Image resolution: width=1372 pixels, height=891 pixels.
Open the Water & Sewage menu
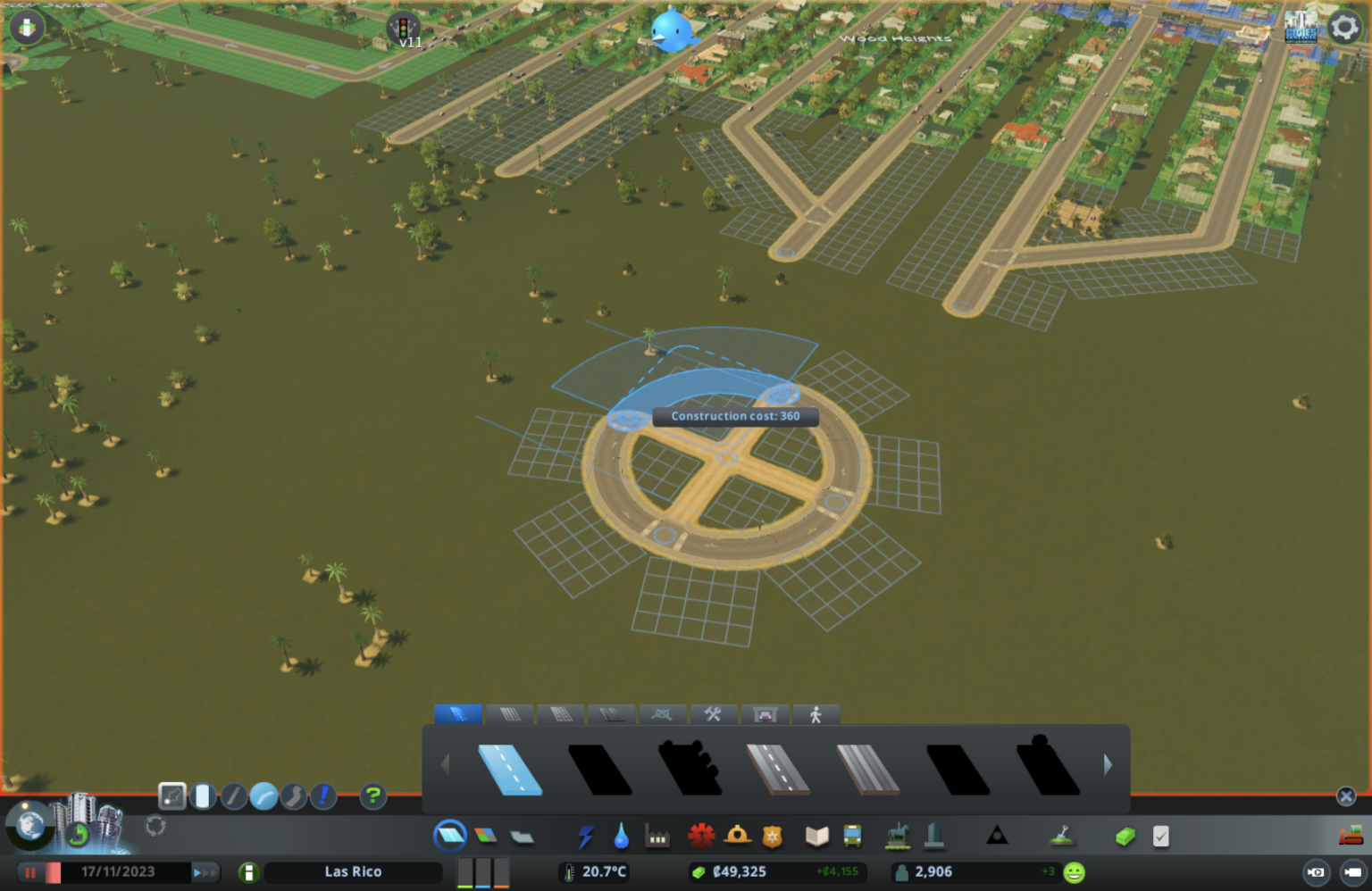tap(621, 836)
